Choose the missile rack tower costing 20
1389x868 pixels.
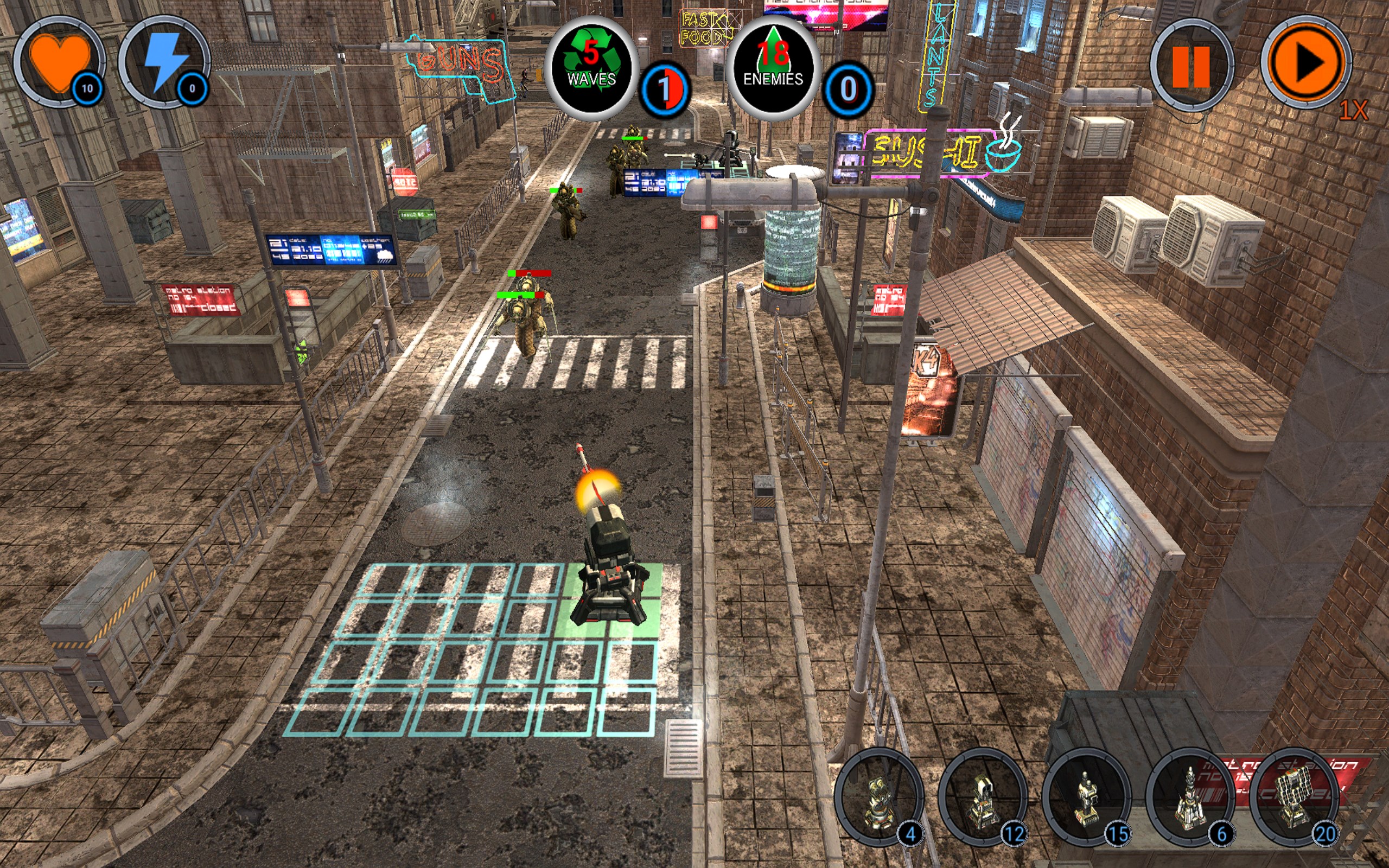coord(1294,796)
